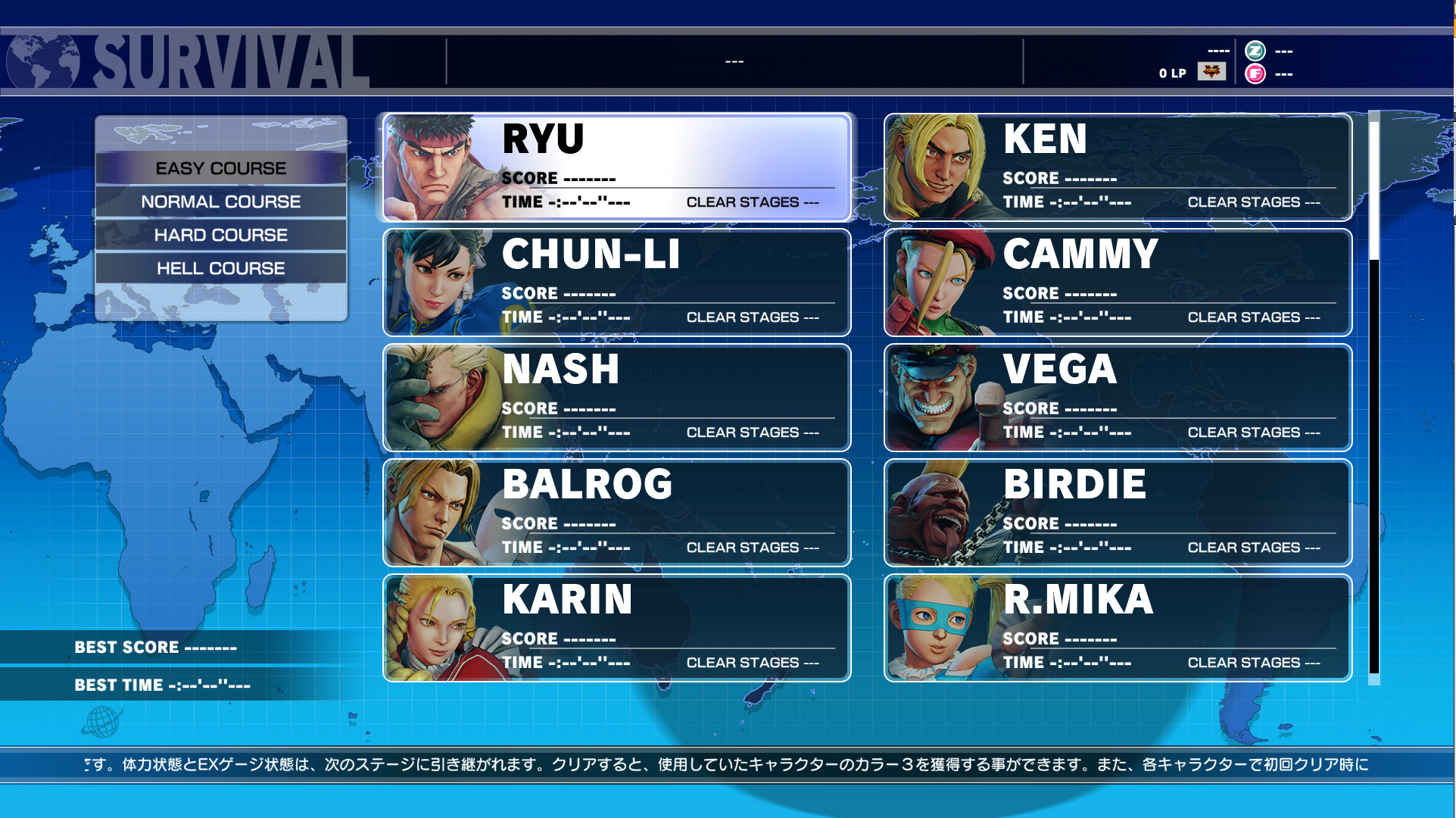1456x818 pixels.
Task: Select the HELL COURSE option
Action: tap(220, 267)
